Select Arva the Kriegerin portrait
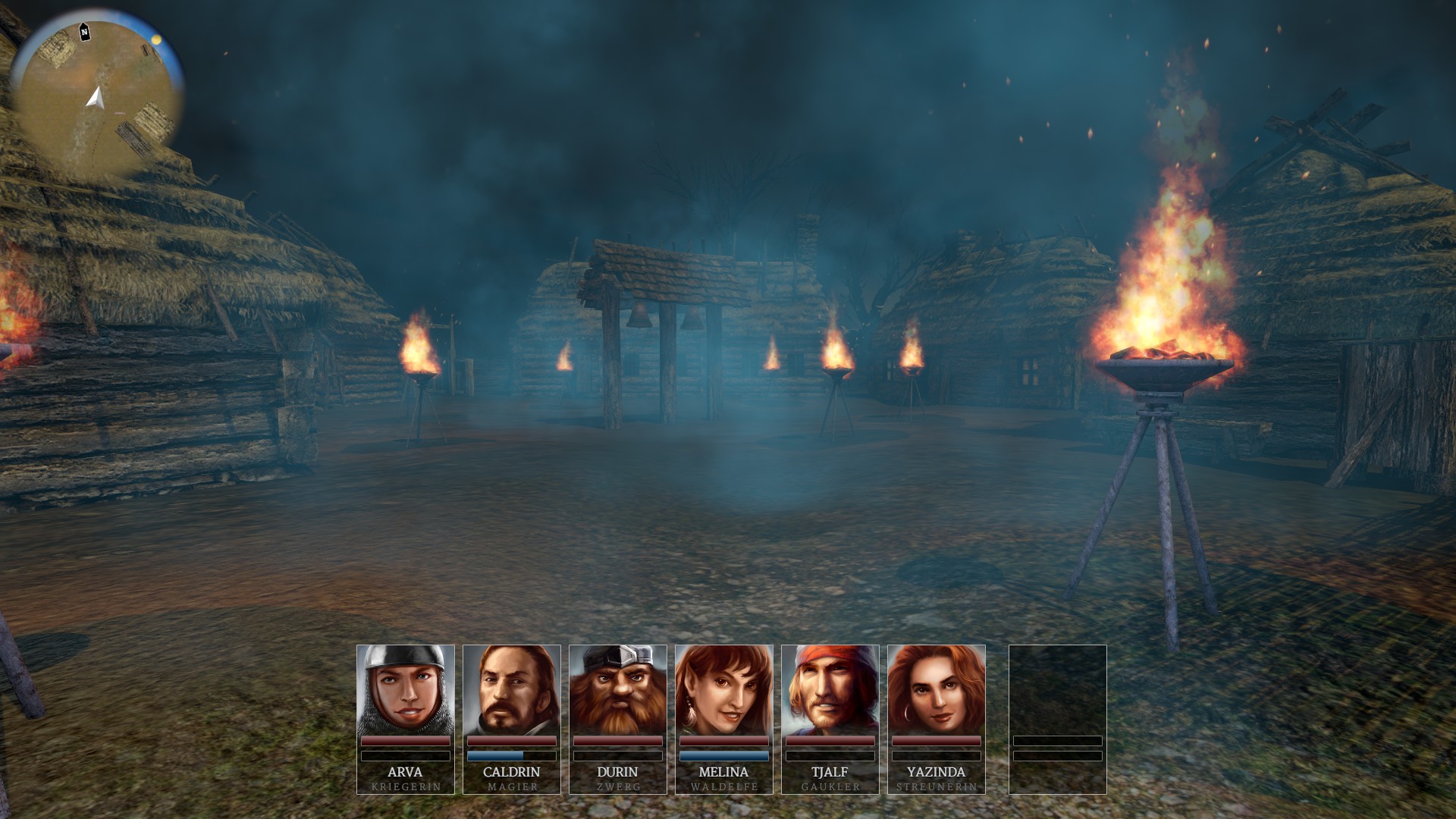 click(x=406, y=692)
